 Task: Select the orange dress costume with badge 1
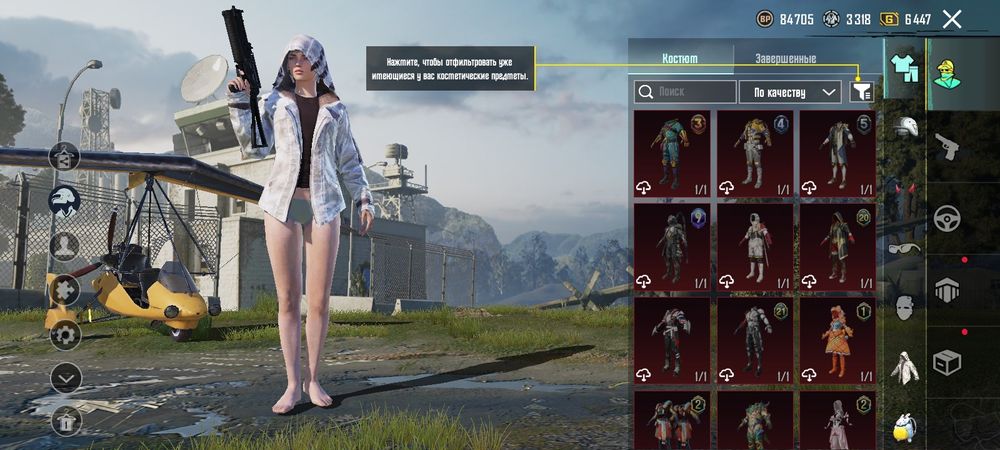coord(837,342)
